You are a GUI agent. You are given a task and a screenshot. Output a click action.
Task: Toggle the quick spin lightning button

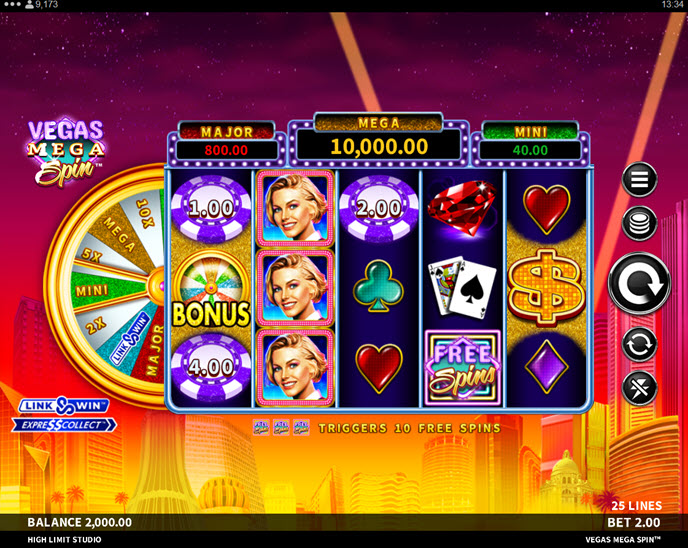640,387
